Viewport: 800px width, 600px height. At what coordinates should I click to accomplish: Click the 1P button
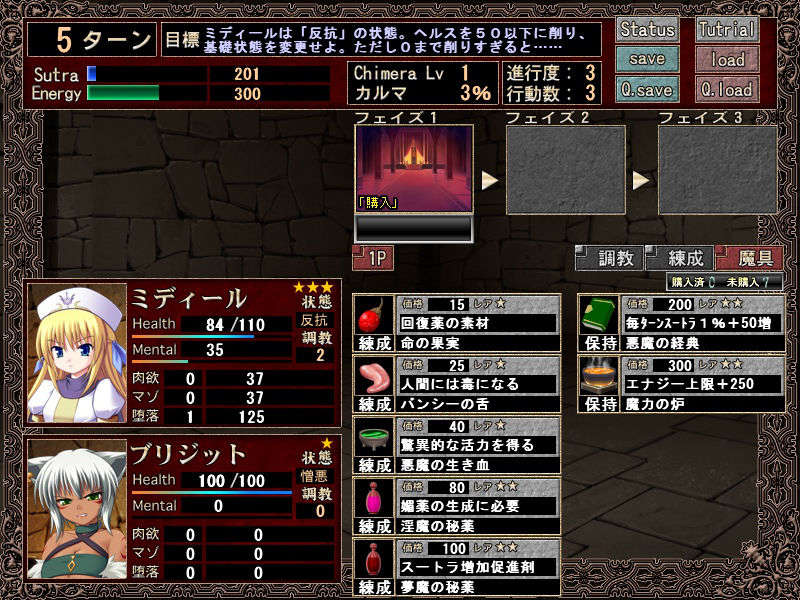click(x=373, y=258)
